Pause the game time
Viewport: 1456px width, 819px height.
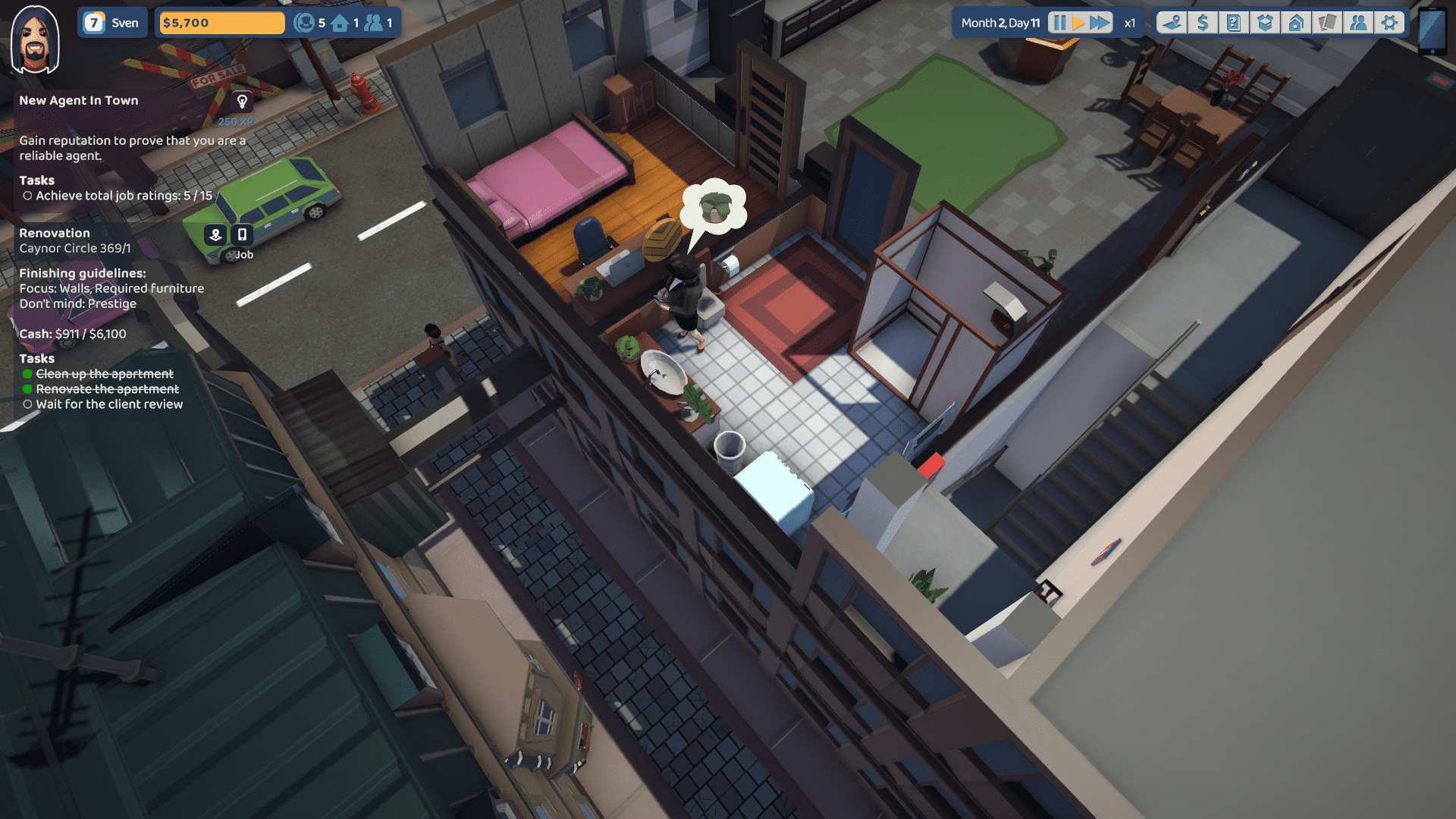tap(1059, 23)
